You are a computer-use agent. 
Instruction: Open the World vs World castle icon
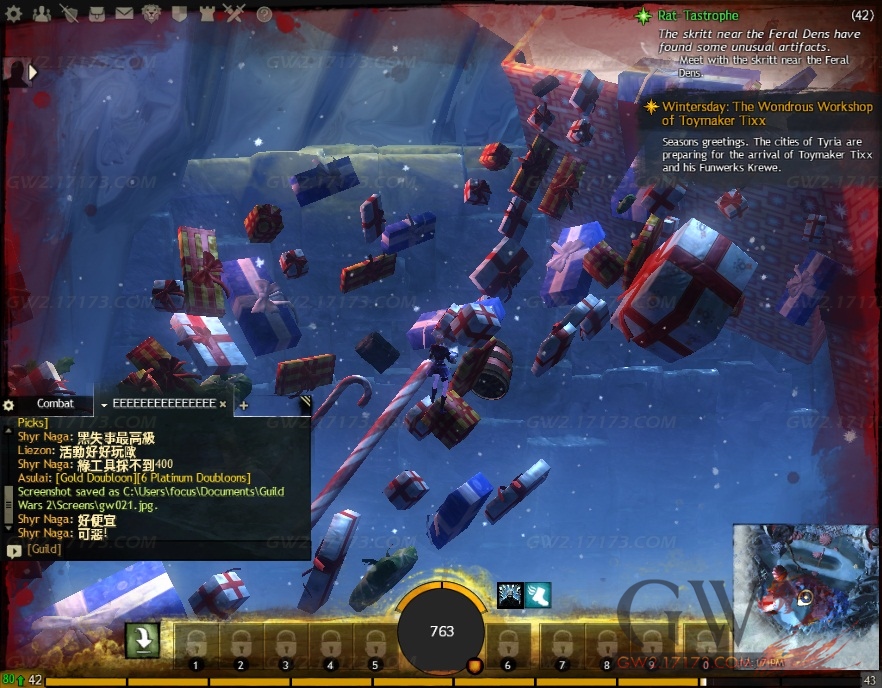(x=208, y=14)
